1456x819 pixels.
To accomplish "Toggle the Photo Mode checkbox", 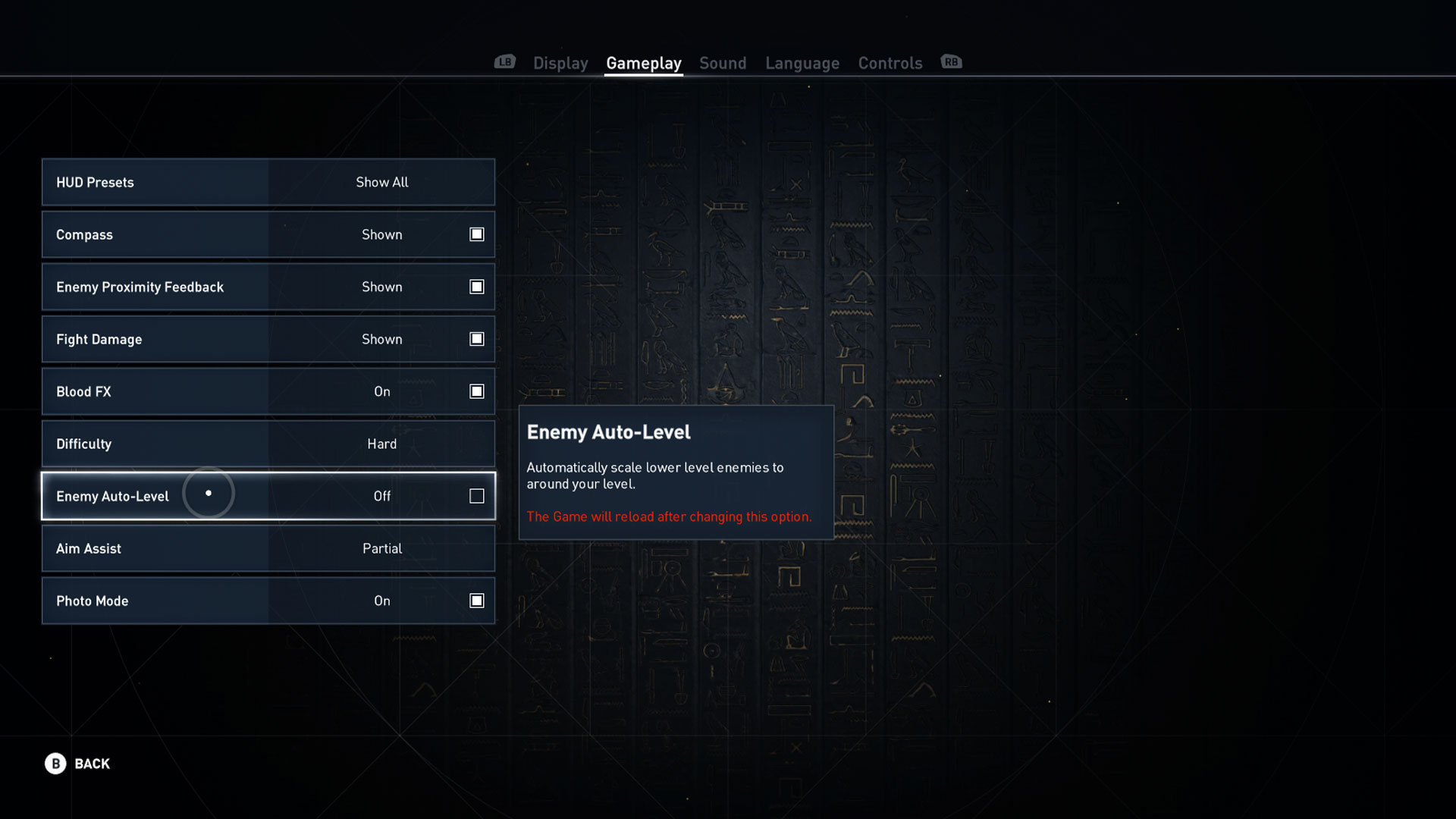I will pos(476,600).
